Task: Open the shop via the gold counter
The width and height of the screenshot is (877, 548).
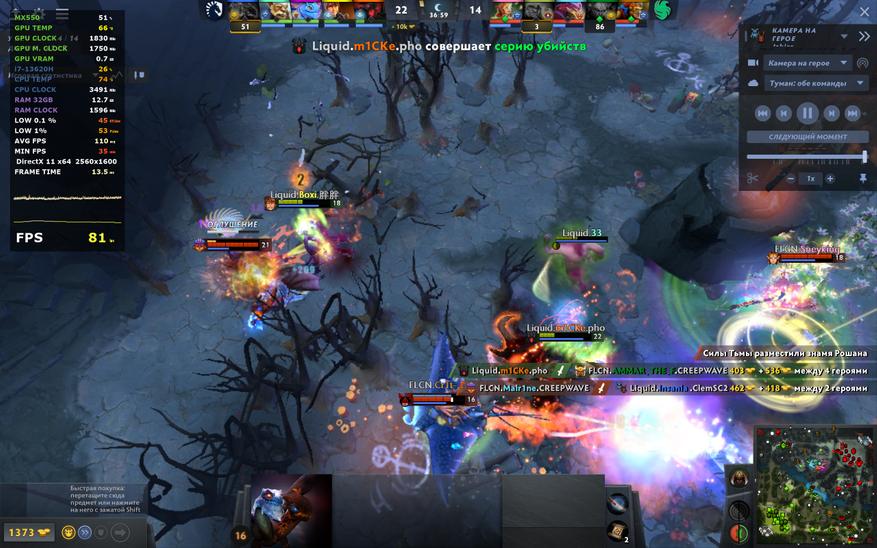Action: (28, 533)
